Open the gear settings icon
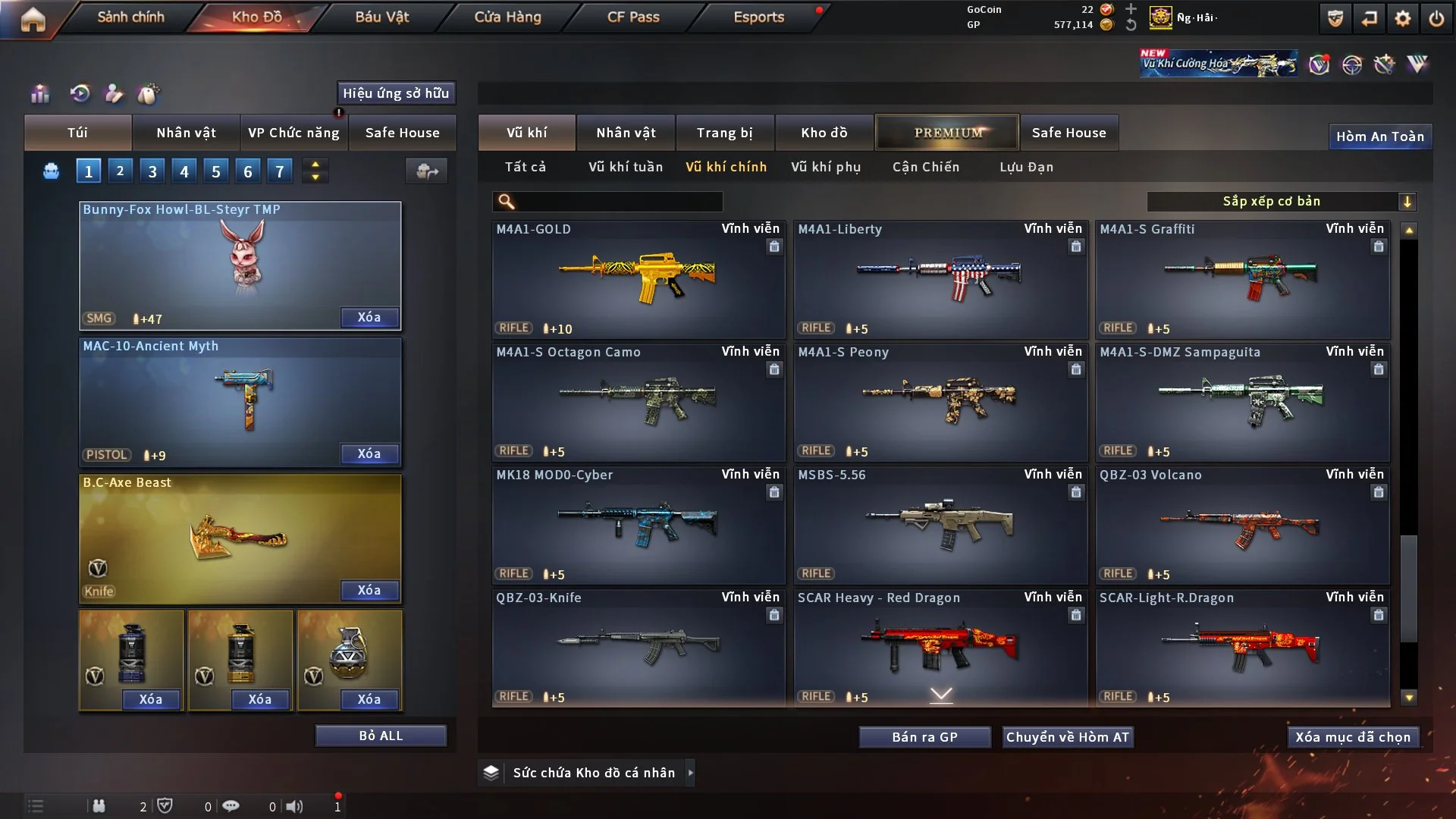This screenshot has height=819, width=1456. tap(1403, 18)
